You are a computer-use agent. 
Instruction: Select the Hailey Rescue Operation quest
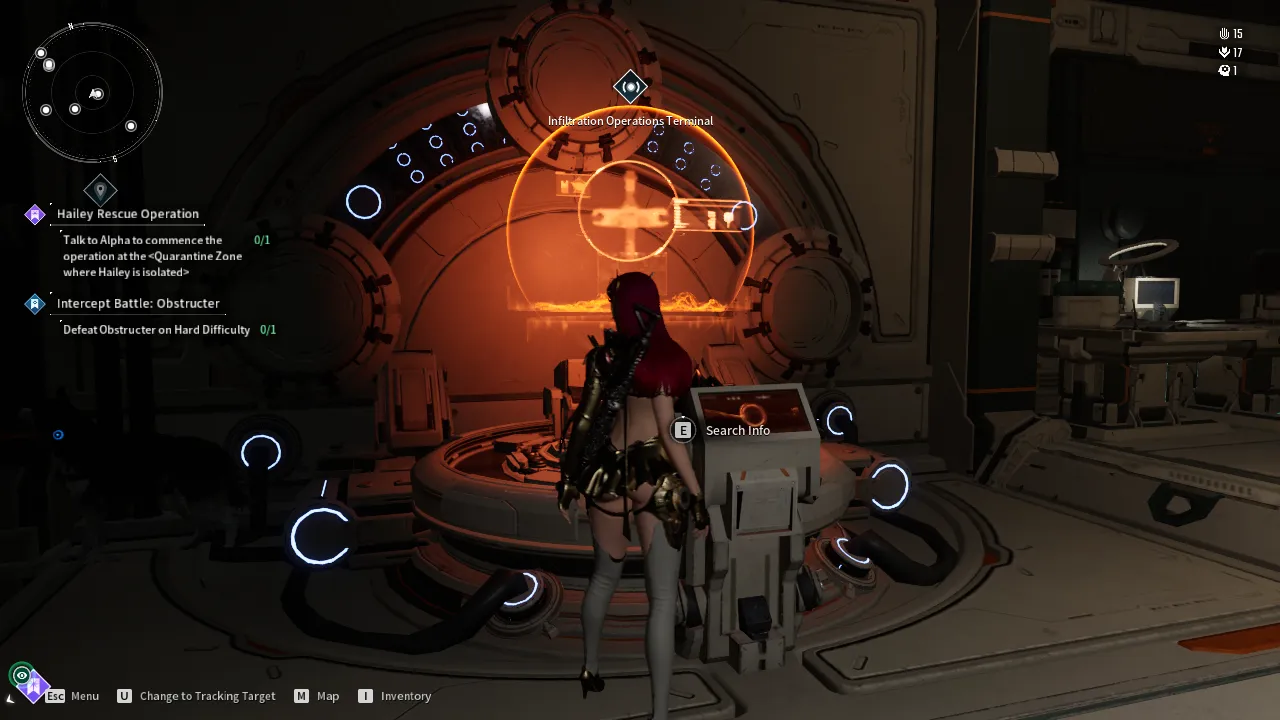pyautogui.click(x=128, y=214)
